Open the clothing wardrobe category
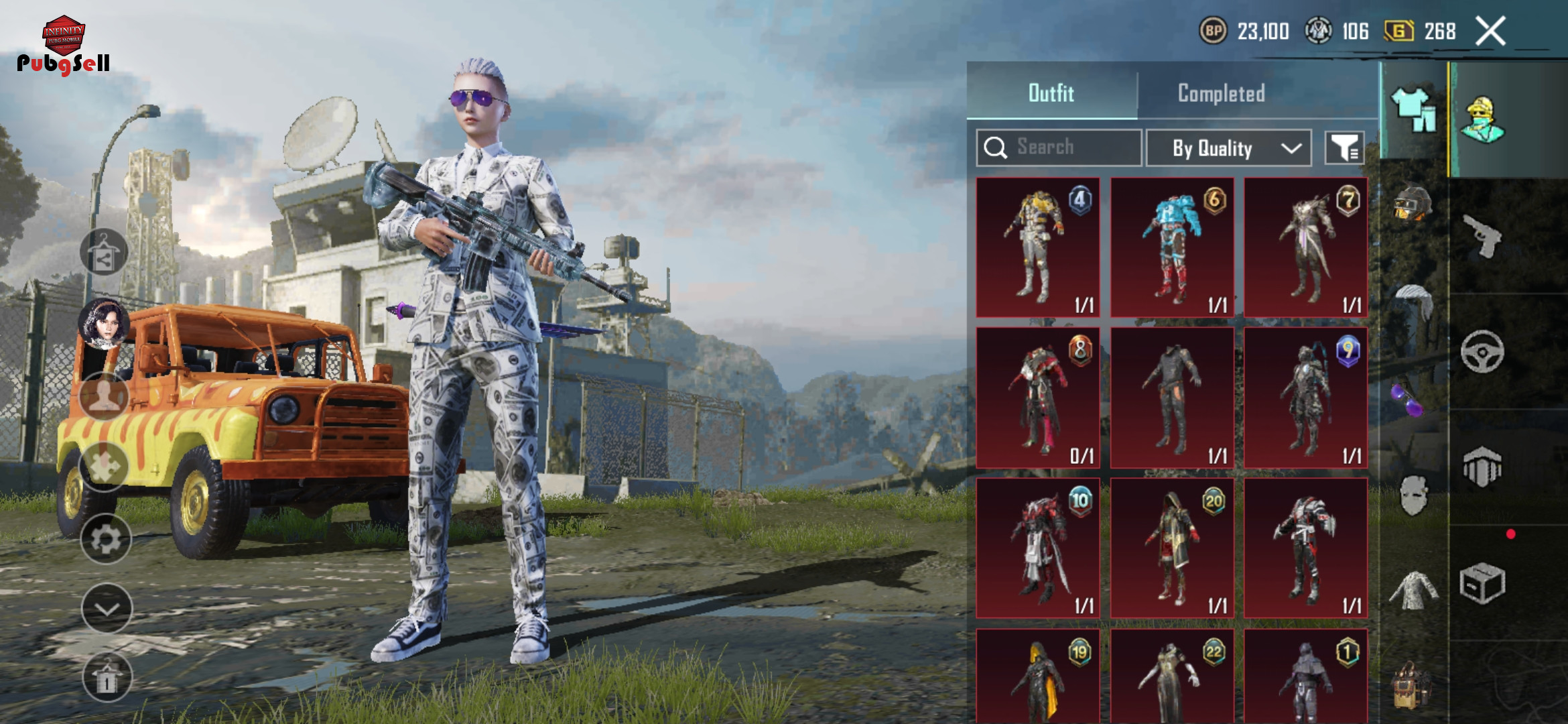1568x724 pixels. (1413, 111)
